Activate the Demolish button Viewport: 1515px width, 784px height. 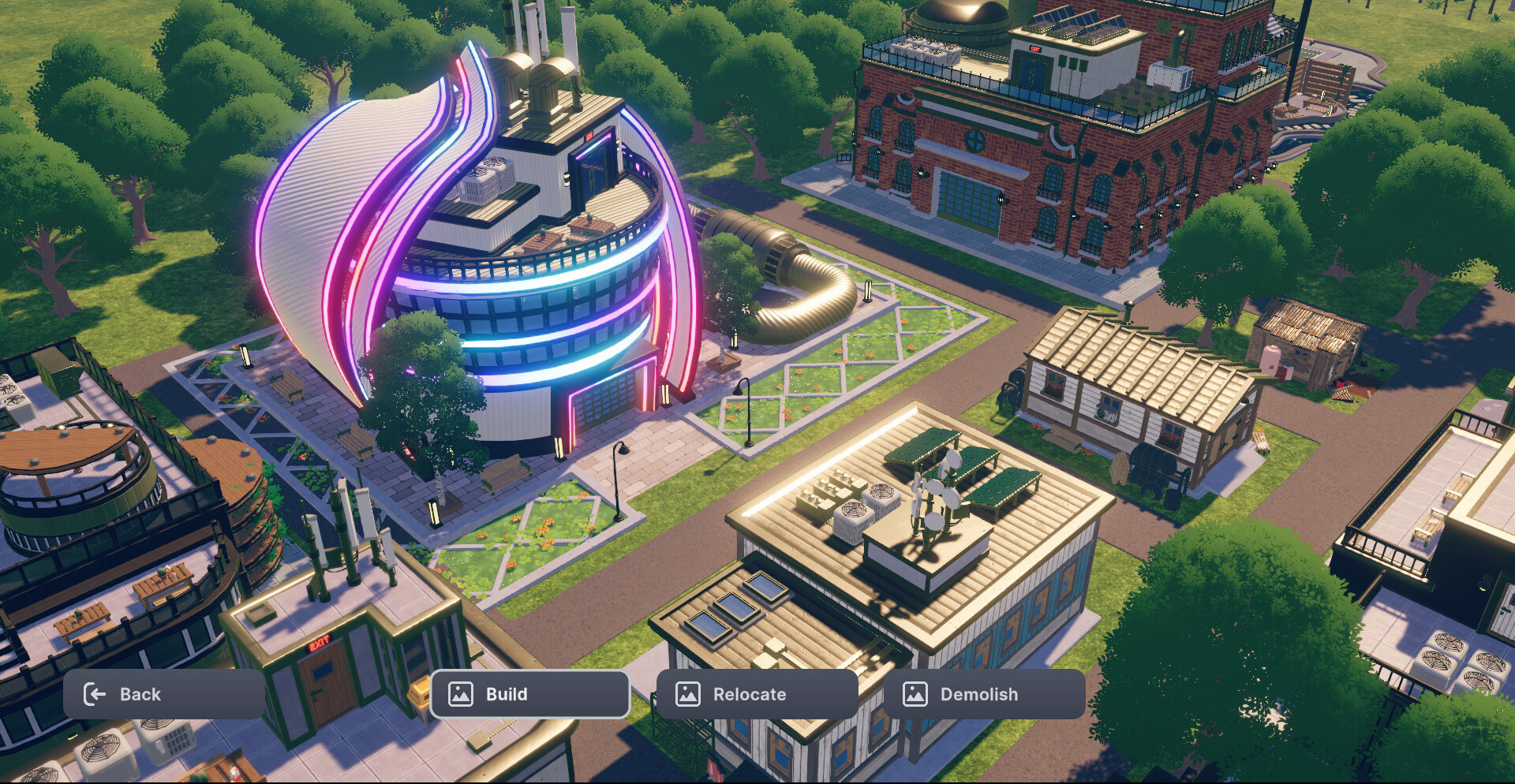[x=984, y=694]
